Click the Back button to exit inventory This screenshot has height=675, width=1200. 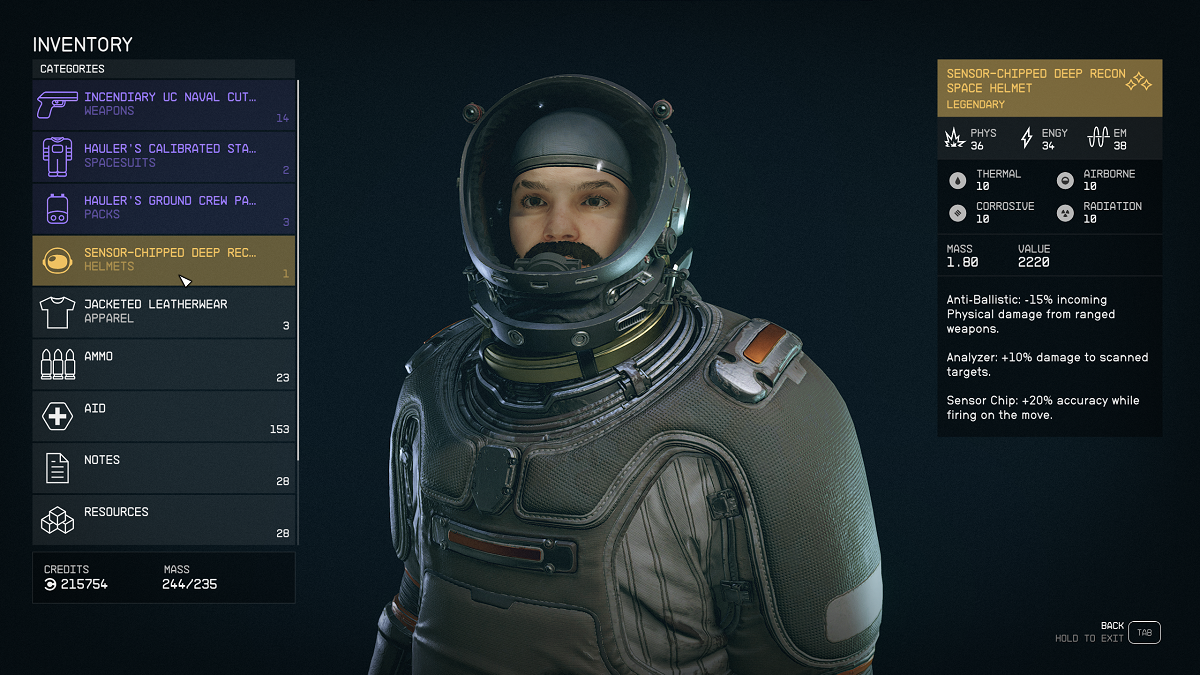coord(1145,632)
